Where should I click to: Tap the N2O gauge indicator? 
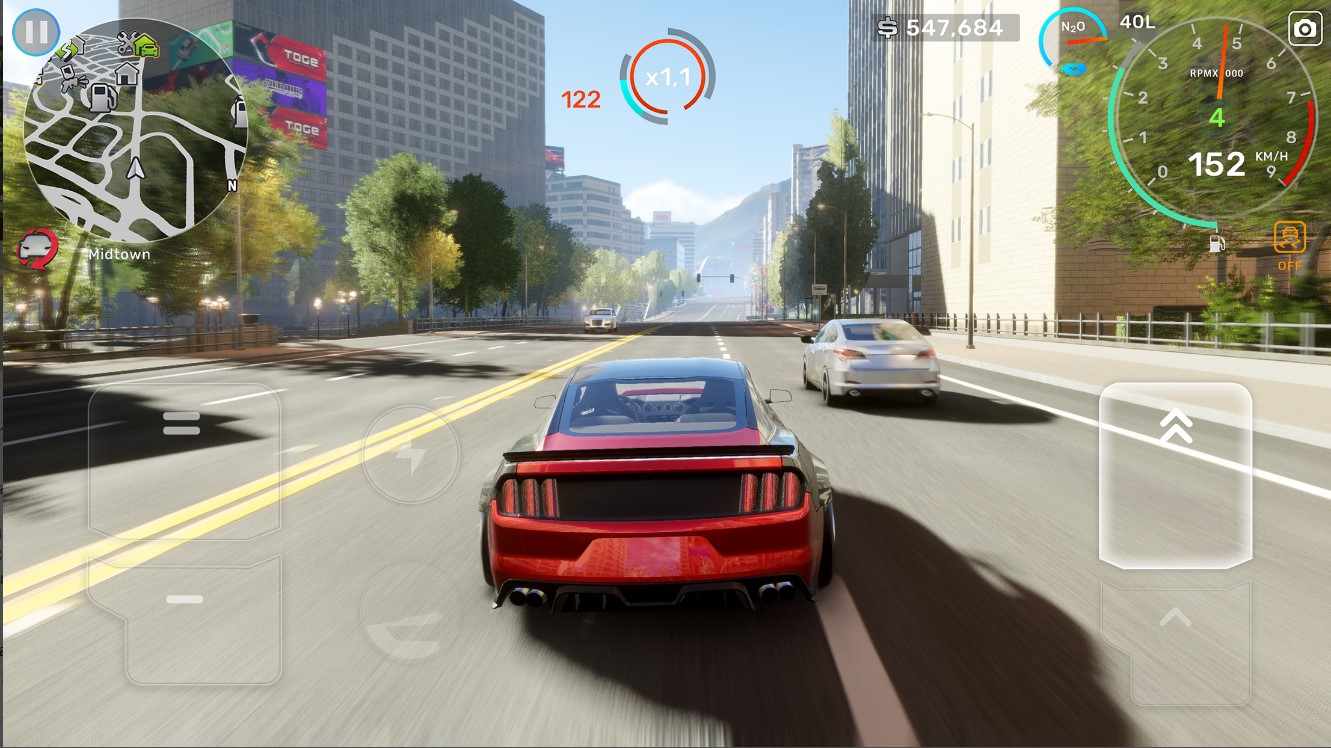[1075, 35]
